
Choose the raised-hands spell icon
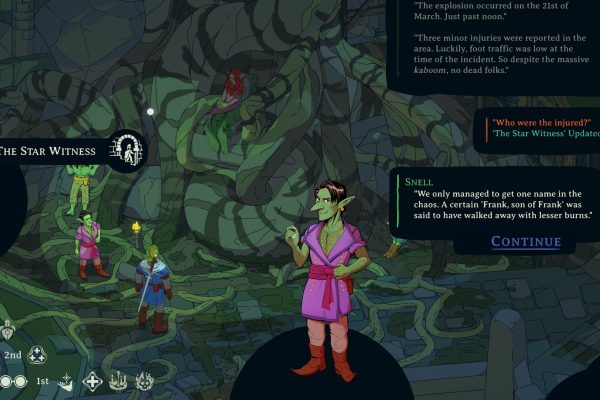118,381
